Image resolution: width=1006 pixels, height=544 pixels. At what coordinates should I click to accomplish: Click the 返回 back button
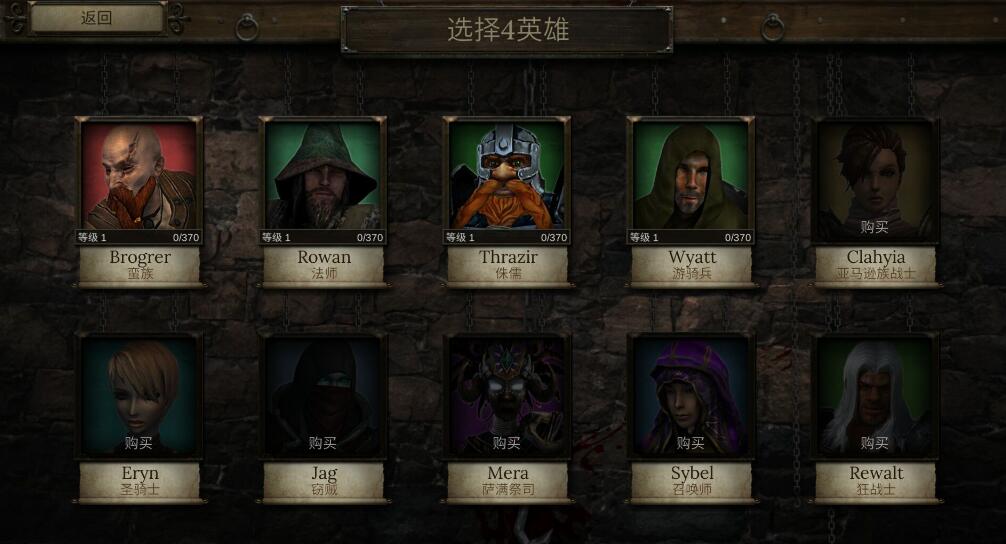pyautogui.click(x=96, y=18)
